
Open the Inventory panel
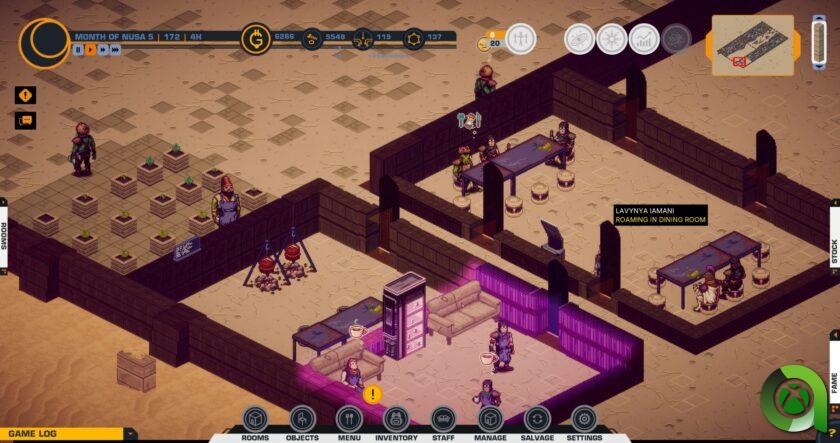(396, 419)
